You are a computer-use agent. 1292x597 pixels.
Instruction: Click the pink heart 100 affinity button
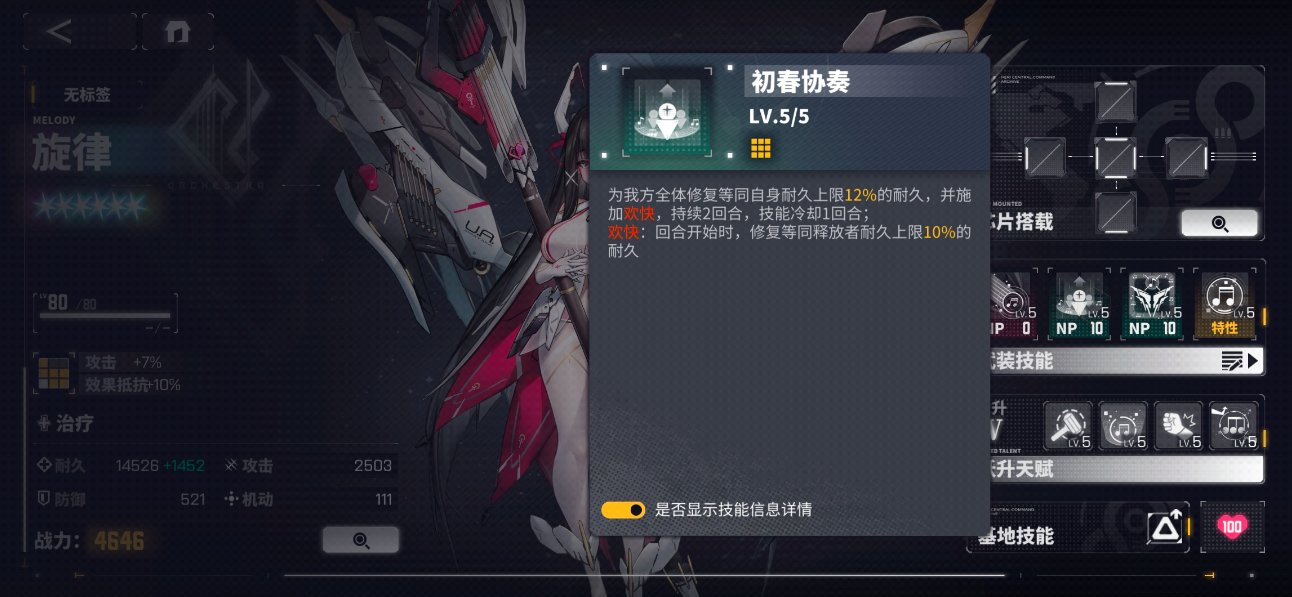[1232, 527]
